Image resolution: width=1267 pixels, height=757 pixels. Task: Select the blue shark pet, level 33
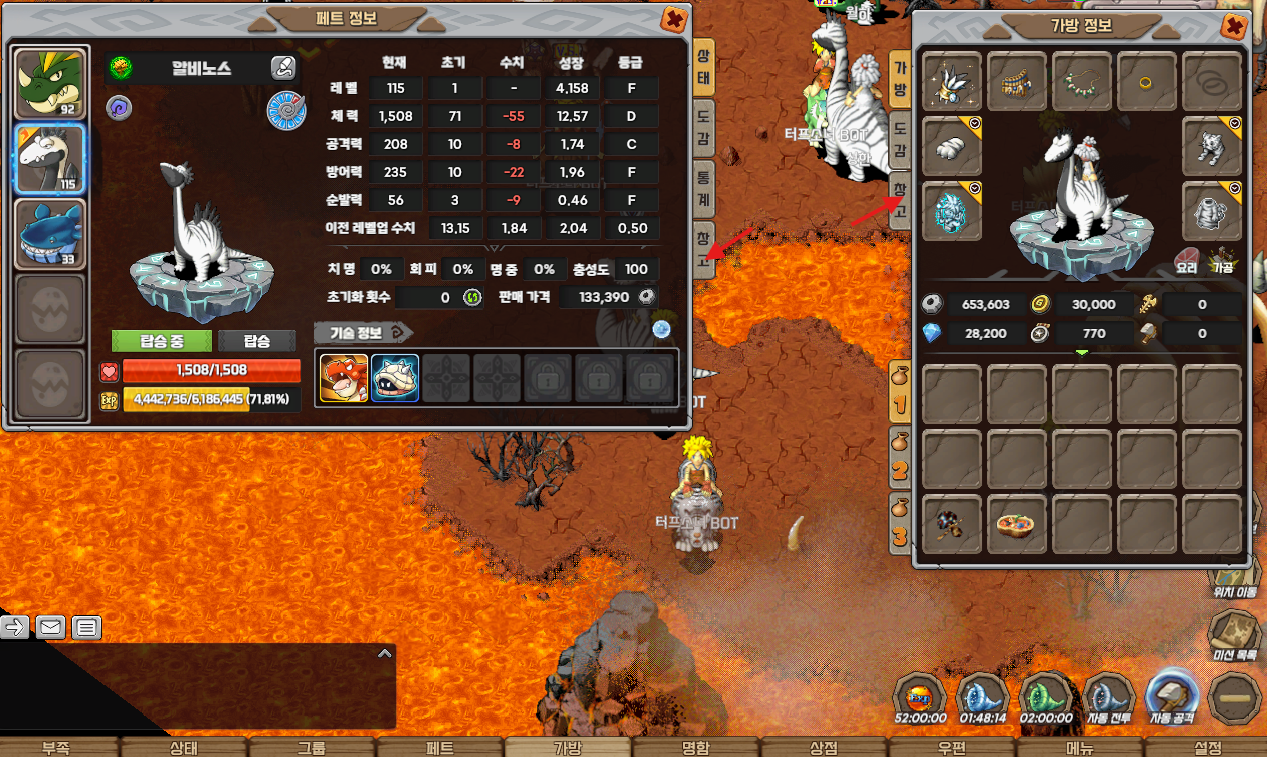click(x=49, y=234)
